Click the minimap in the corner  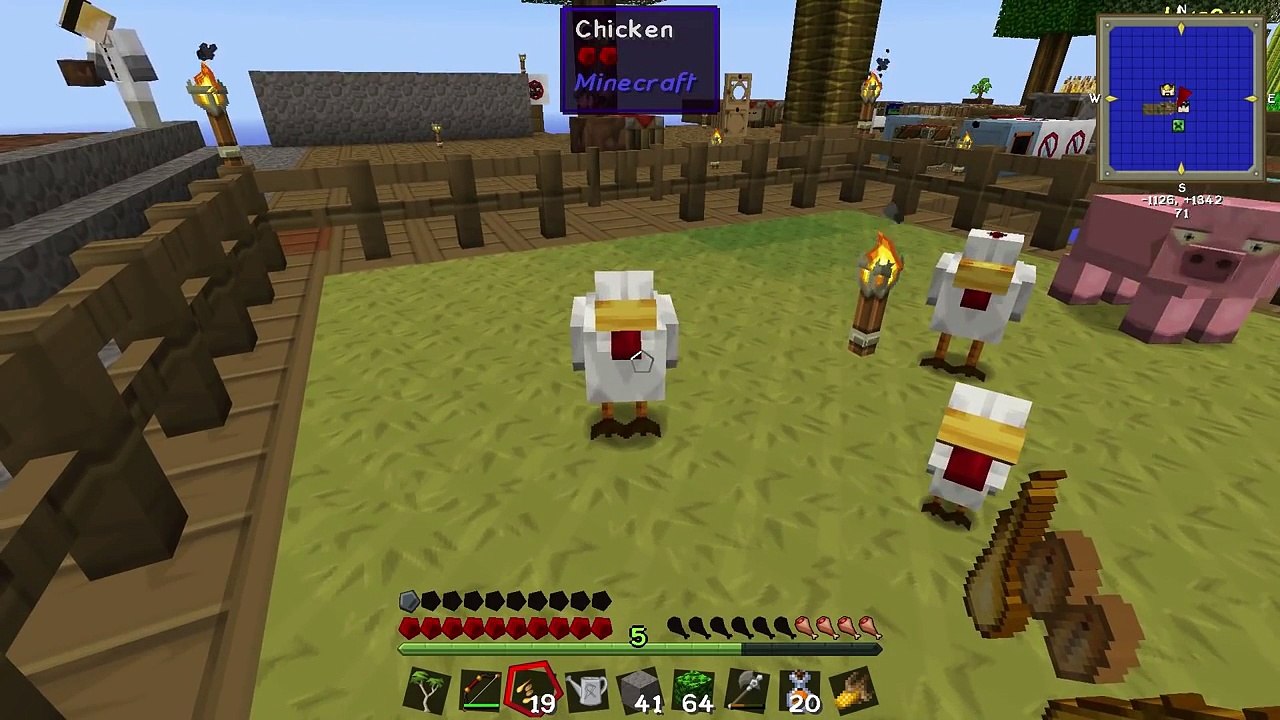pyautogui.click(x=1180, y=98)
